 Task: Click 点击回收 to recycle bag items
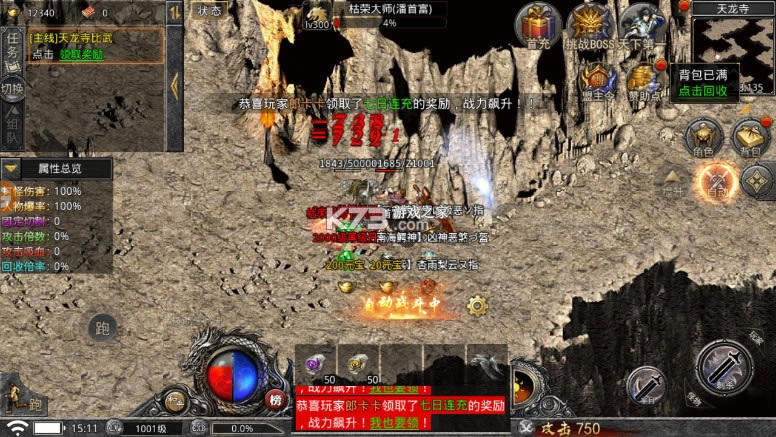703,90
